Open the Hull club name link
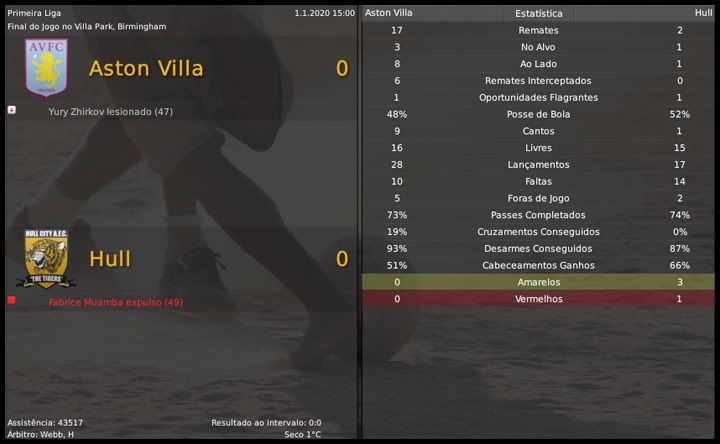This screenshot has height=444, width=720. click(x=110, y=259)
